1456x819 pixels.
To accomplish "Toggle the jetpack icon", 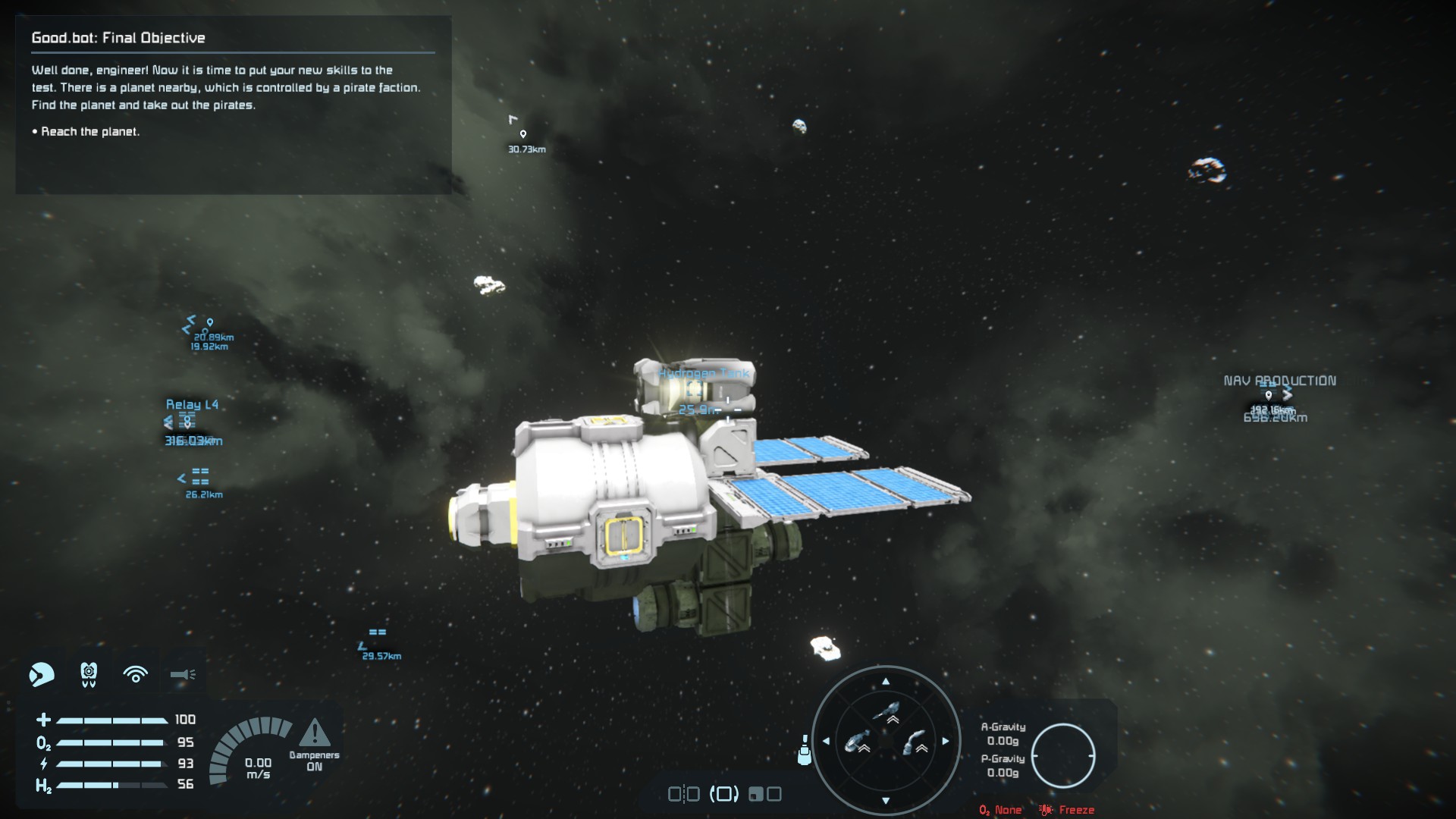I will coord(89,673).
